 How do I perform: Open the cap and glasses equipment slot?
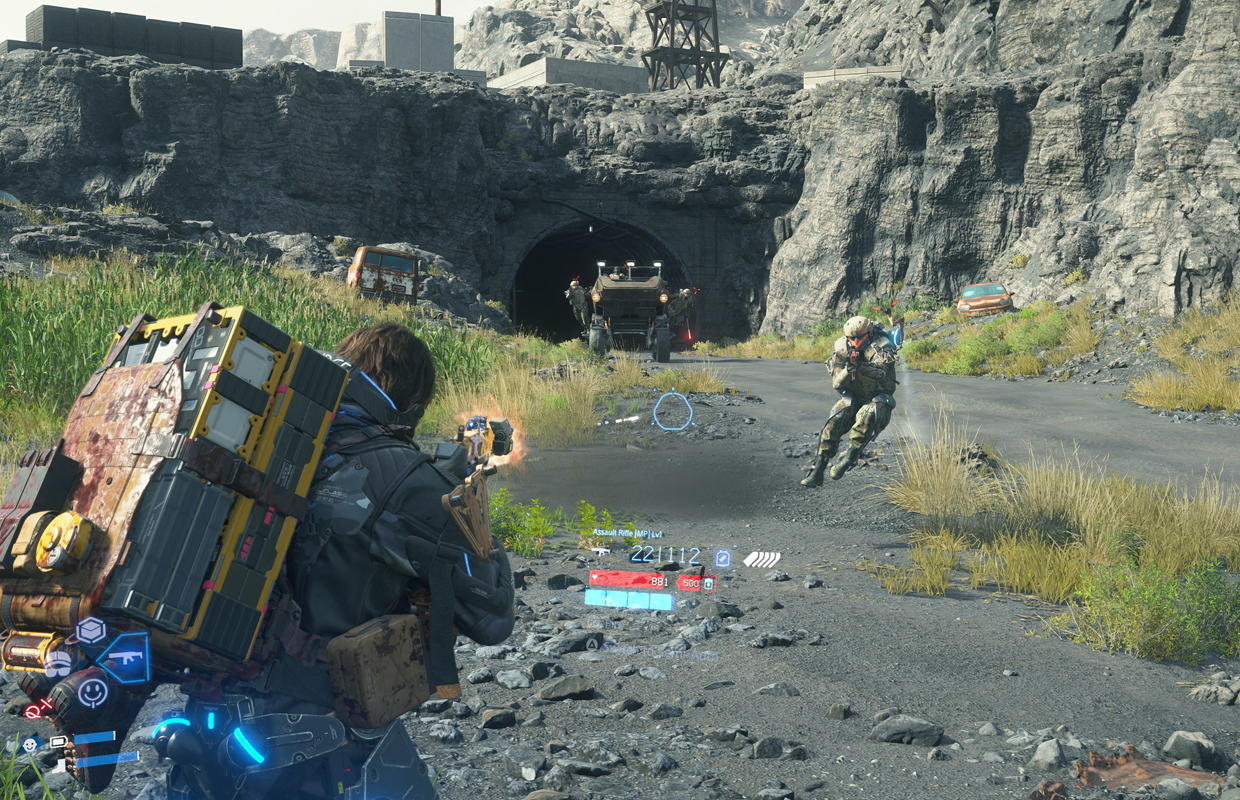(x=58, y=661)
